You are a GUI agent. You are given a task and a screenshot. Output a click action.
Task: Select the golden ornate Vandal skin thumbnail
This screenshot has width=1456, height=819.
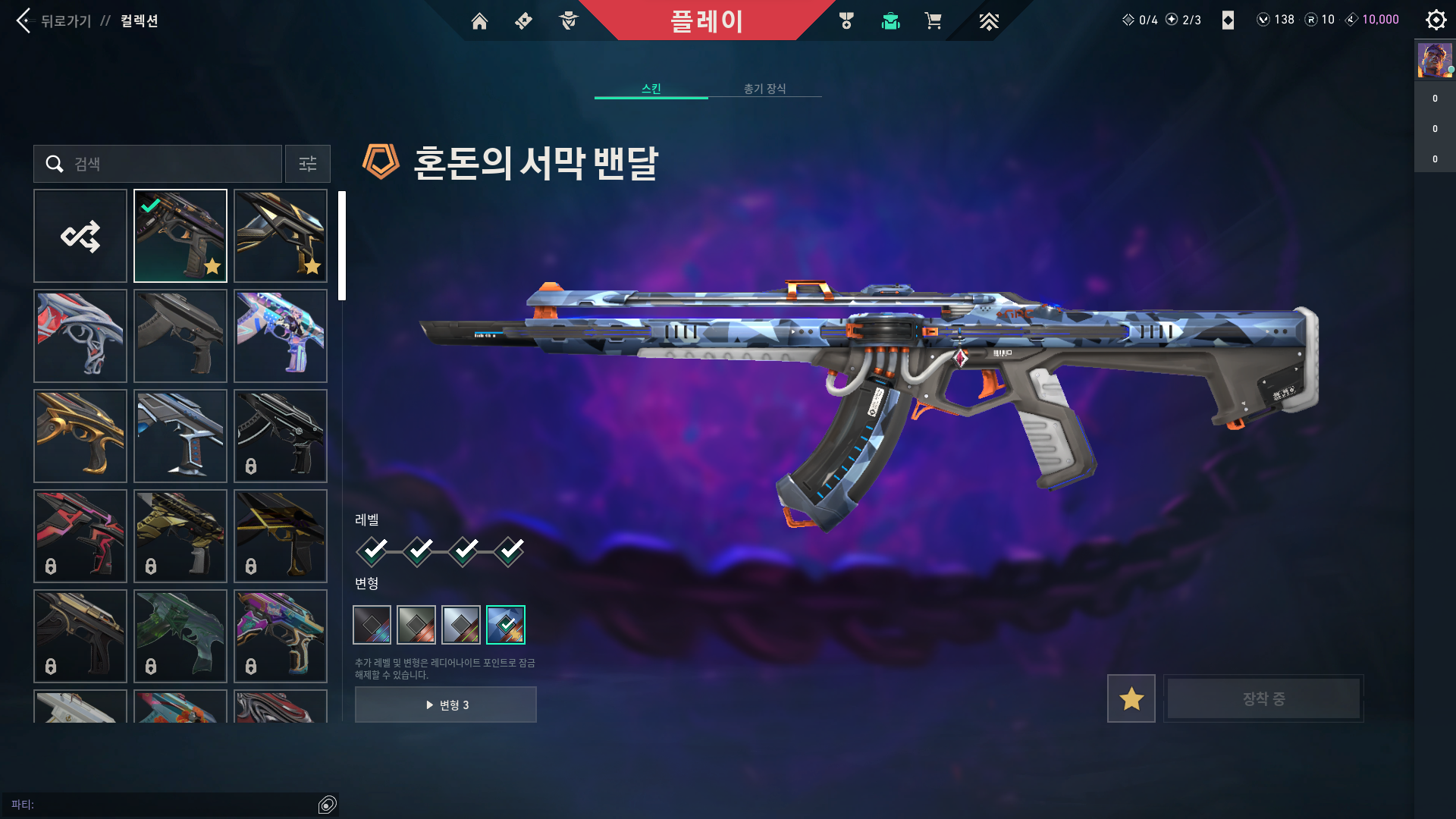tap(80, 436)
